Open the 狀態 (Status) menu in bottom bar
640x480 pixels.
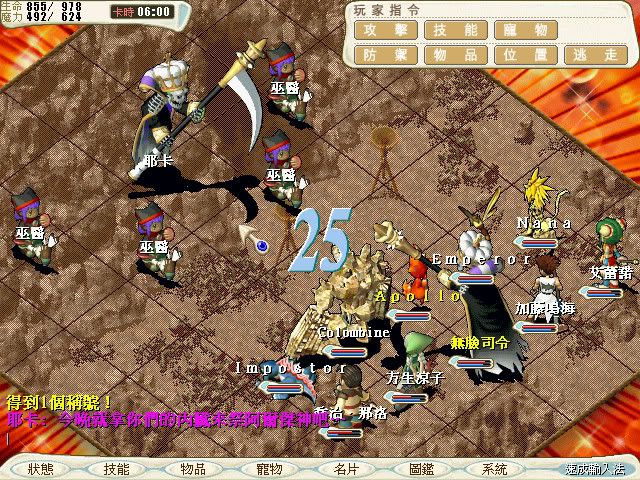coord(42,469)
